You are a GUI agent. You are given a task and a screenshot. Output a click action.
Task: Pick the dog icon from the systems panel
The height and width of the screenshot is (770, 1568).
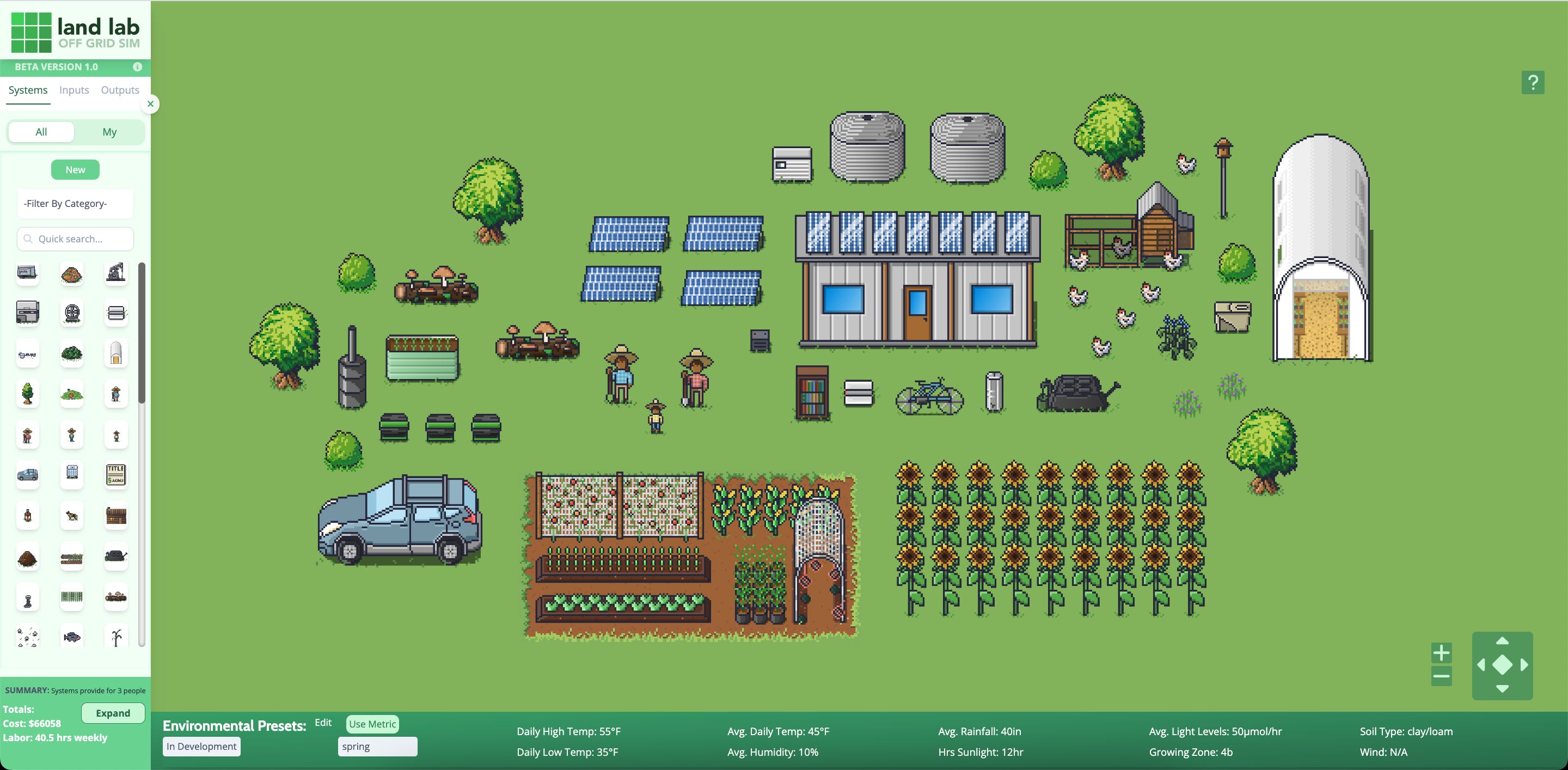(x=72, y=516)
